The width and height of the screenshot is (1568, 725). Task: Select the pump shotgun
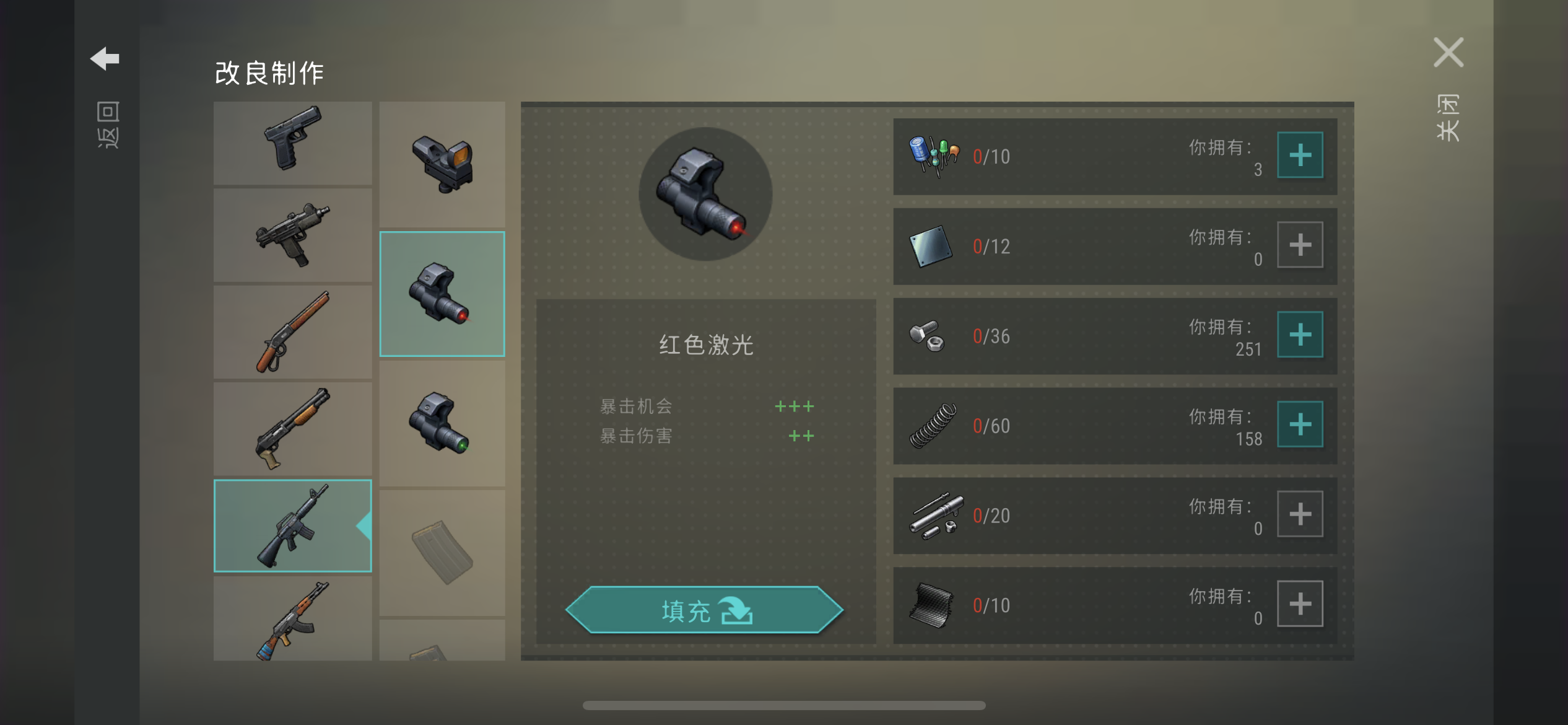tap(292, 429)
